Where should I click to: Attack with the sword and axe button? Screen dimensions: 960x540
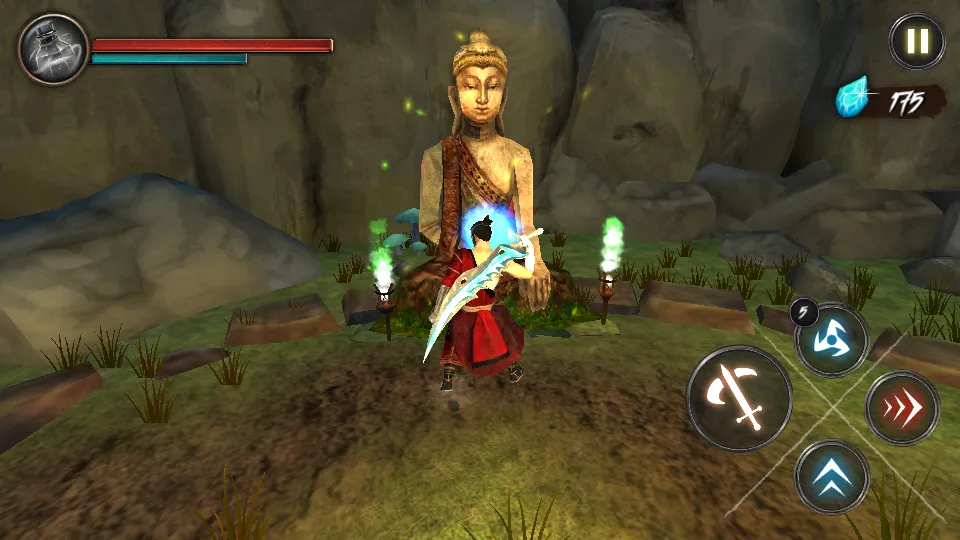[x=739, y=399]
